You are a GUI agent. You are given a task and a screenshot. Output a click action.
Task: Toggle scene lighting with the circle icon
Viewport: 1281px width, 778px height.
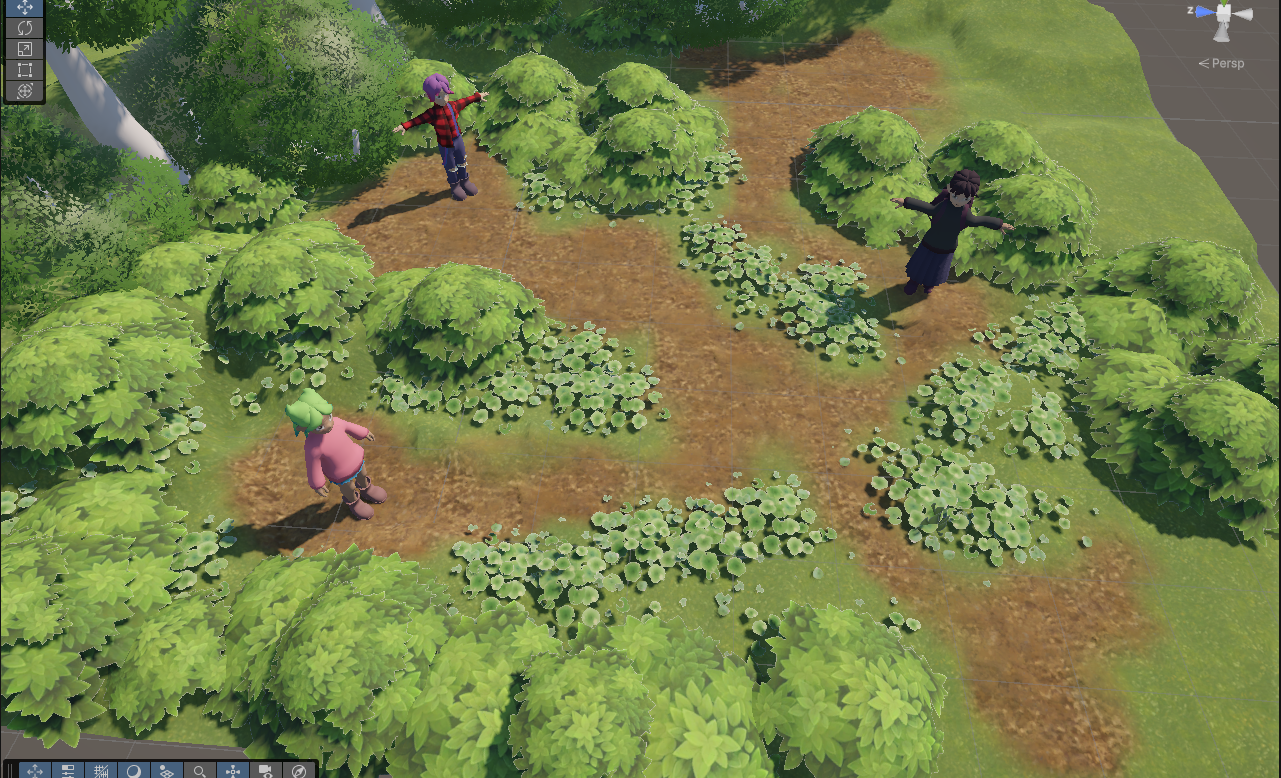click(136, 771)
